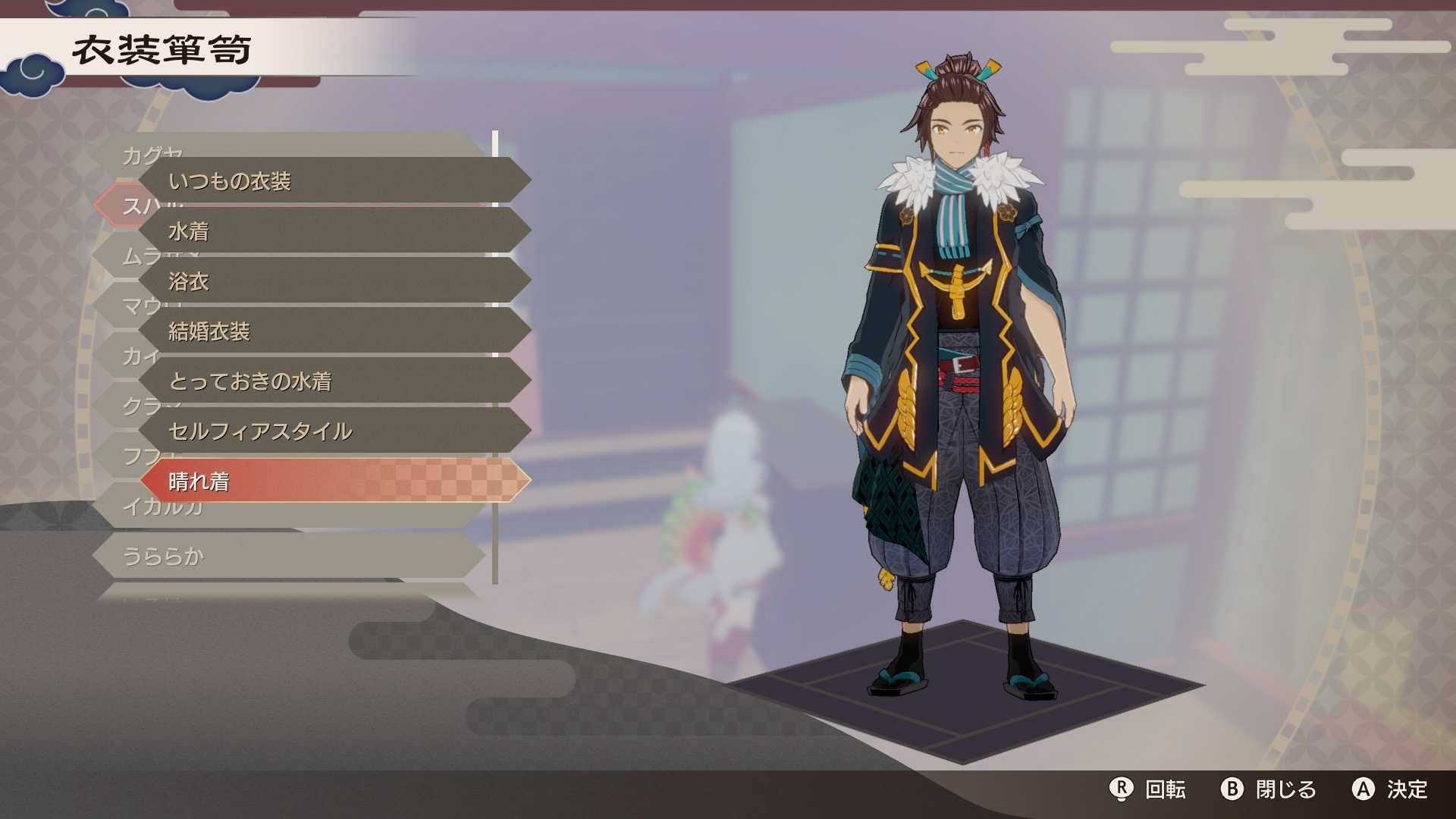Screen dimensions: 1456x819
Task: Select the 結婚衣装 wedding outfit
Action: pyautogui.click(x=334, y=331)
